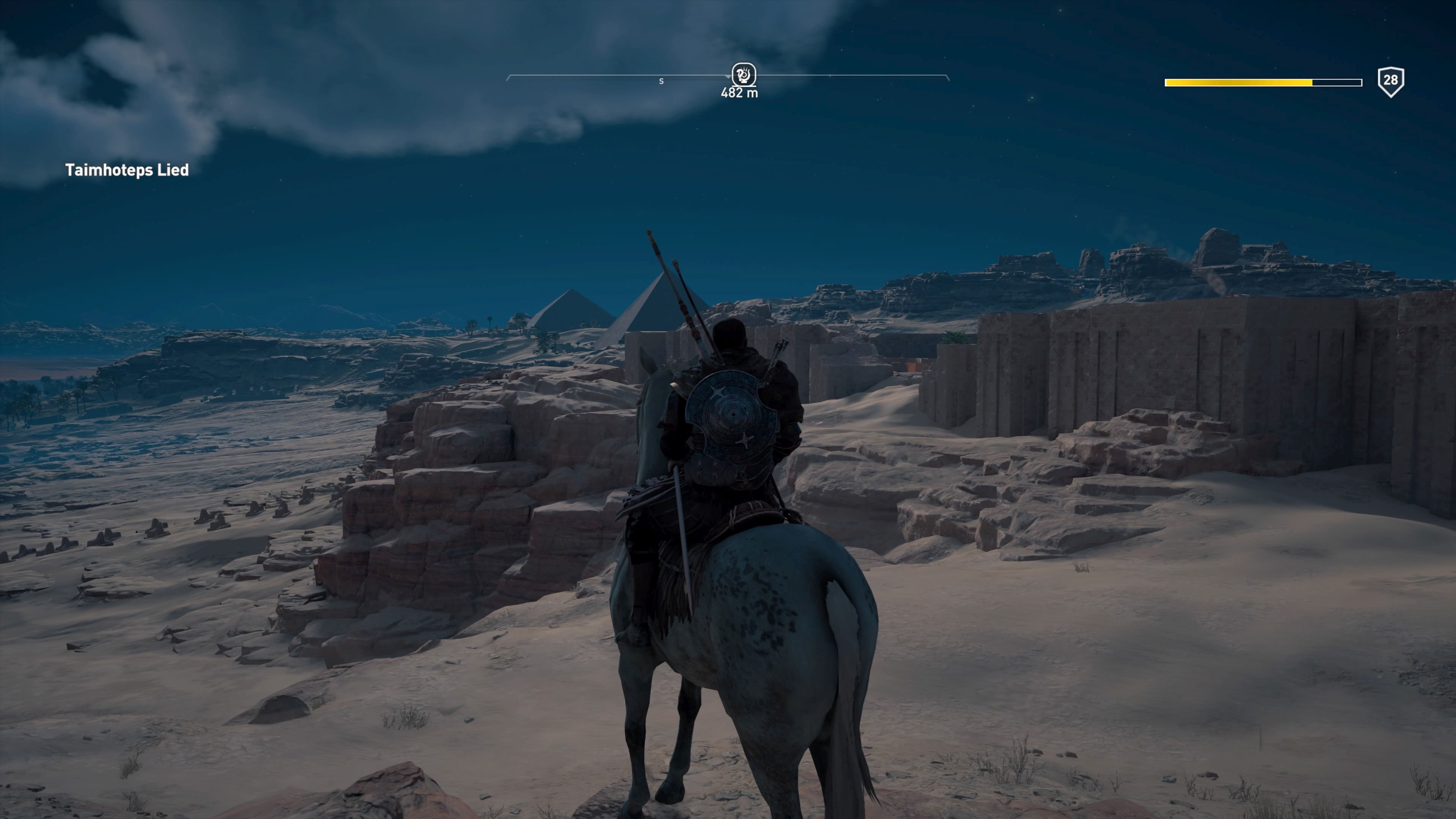Click the distance tick mark on compass bar
The image size is (1456, 819).
[831, 76]
